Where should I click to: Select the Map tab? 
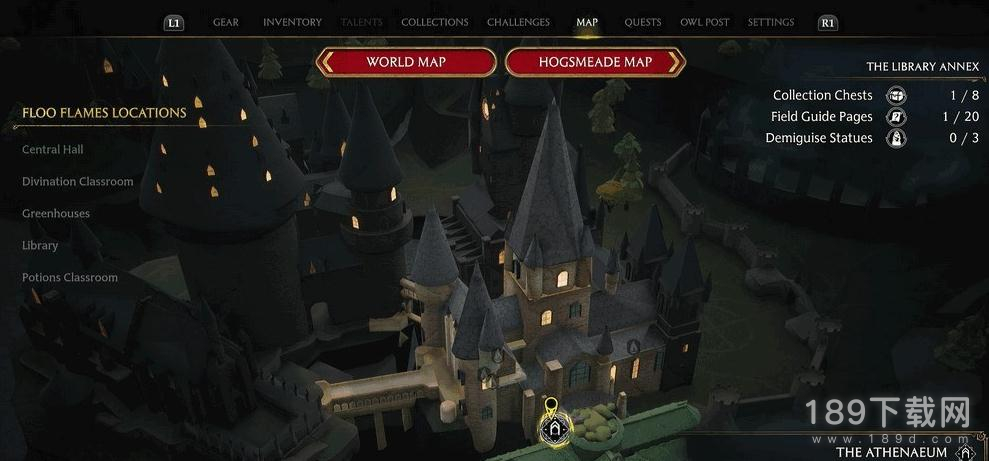click(587, 22)
